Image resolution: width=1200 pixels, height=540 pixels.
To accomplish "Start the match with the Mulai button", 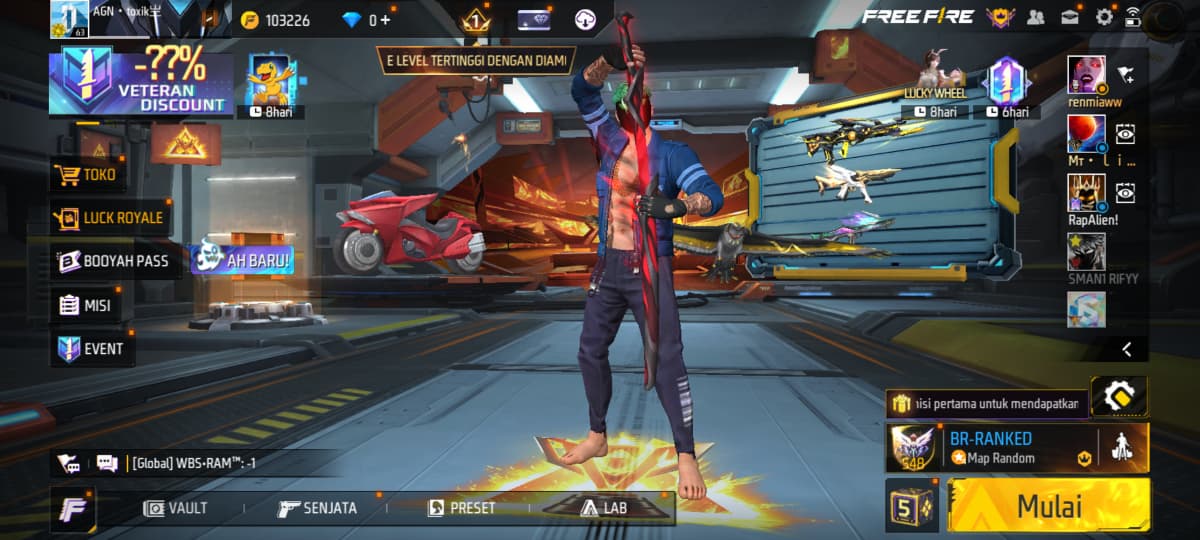I will click(x=1049, y=505).
